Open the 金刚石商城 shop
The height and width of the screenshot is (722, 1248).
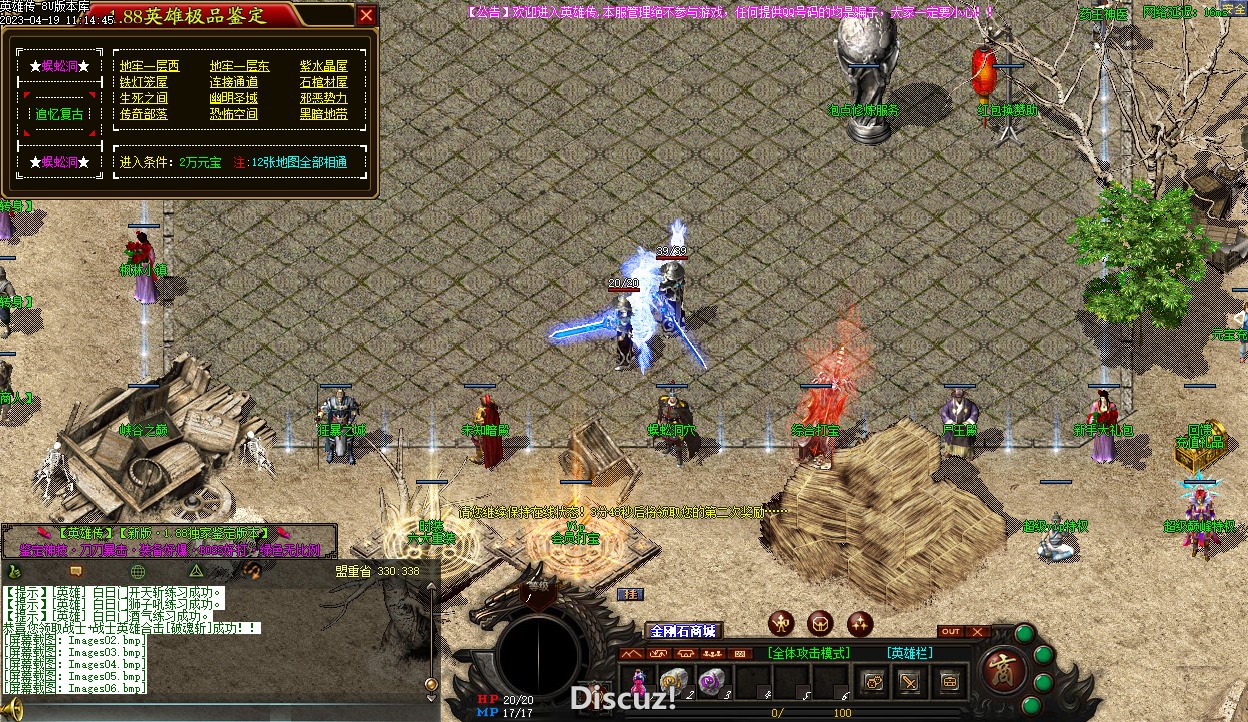683,631
